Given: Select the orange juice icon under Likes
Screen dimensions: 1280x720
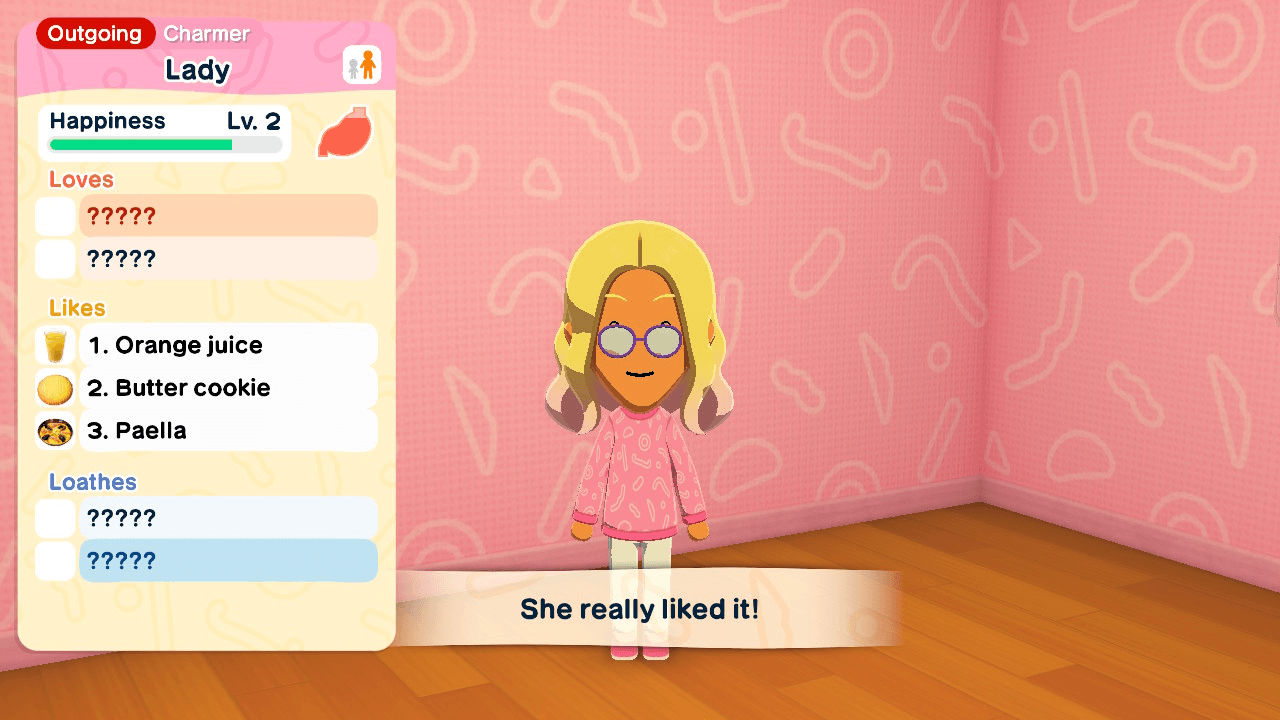Looking at the screenshot, I should pos(55,344).
